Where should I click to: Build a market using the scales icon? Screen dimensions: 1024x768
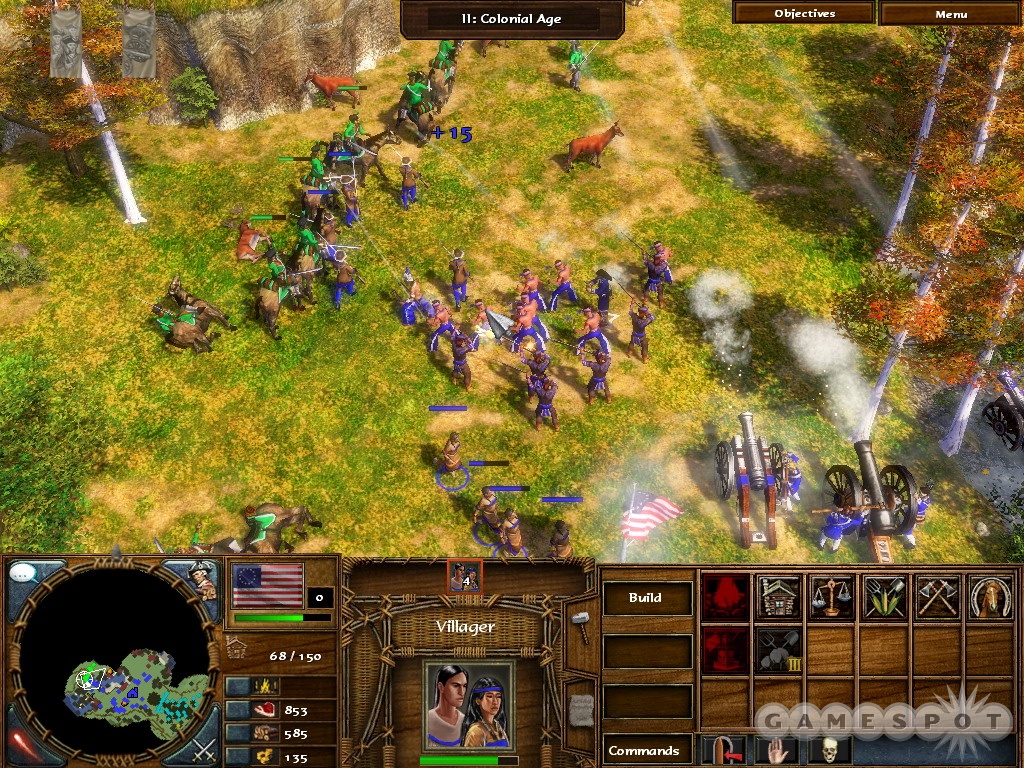point(830,597)
